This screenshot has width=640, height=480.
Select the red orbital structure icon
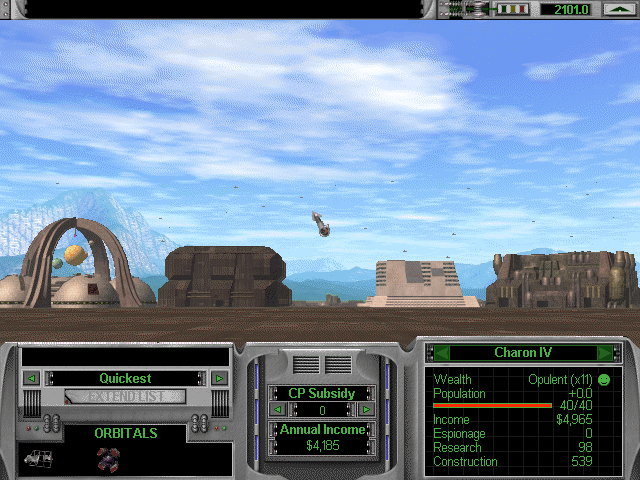[x=106, y=458]
